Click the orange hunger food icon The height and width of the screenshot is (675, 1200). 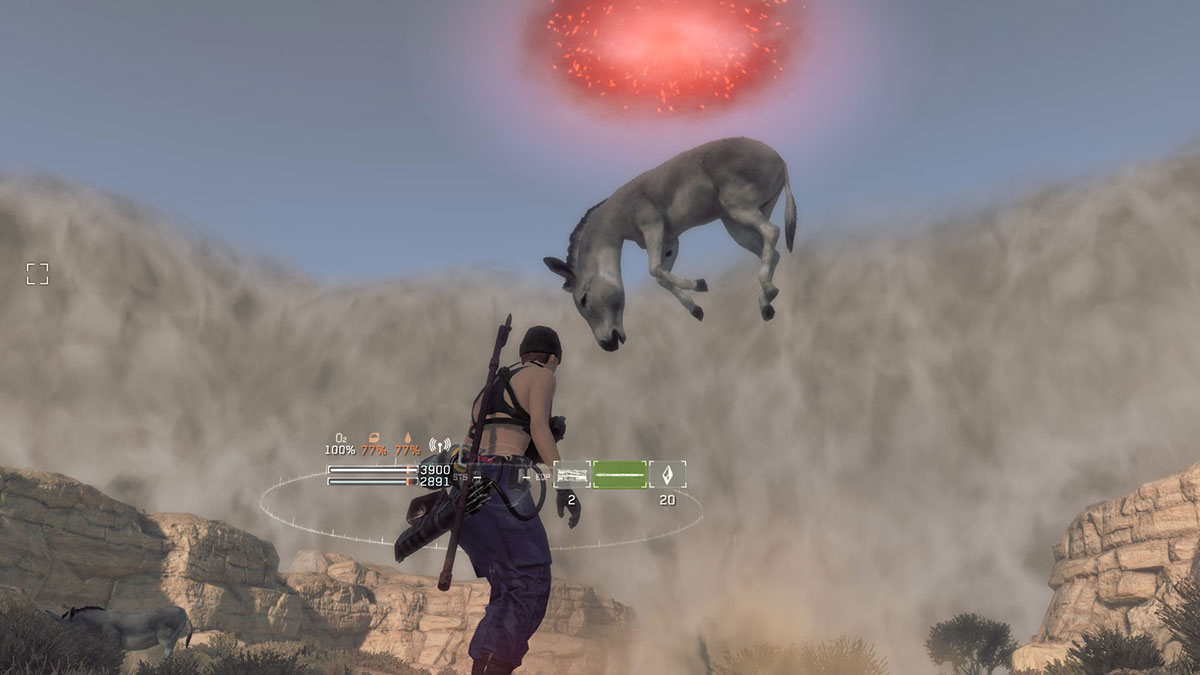[374, 437]
